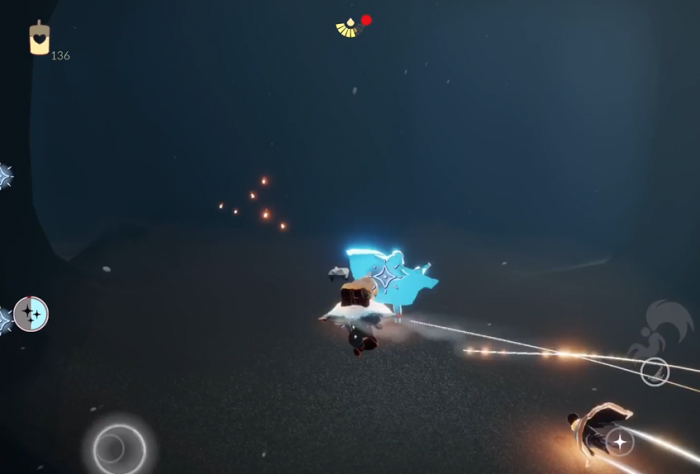Tap the golden cape energy fan
Viewport: 700px width, 474px height.
coord(348,28)
